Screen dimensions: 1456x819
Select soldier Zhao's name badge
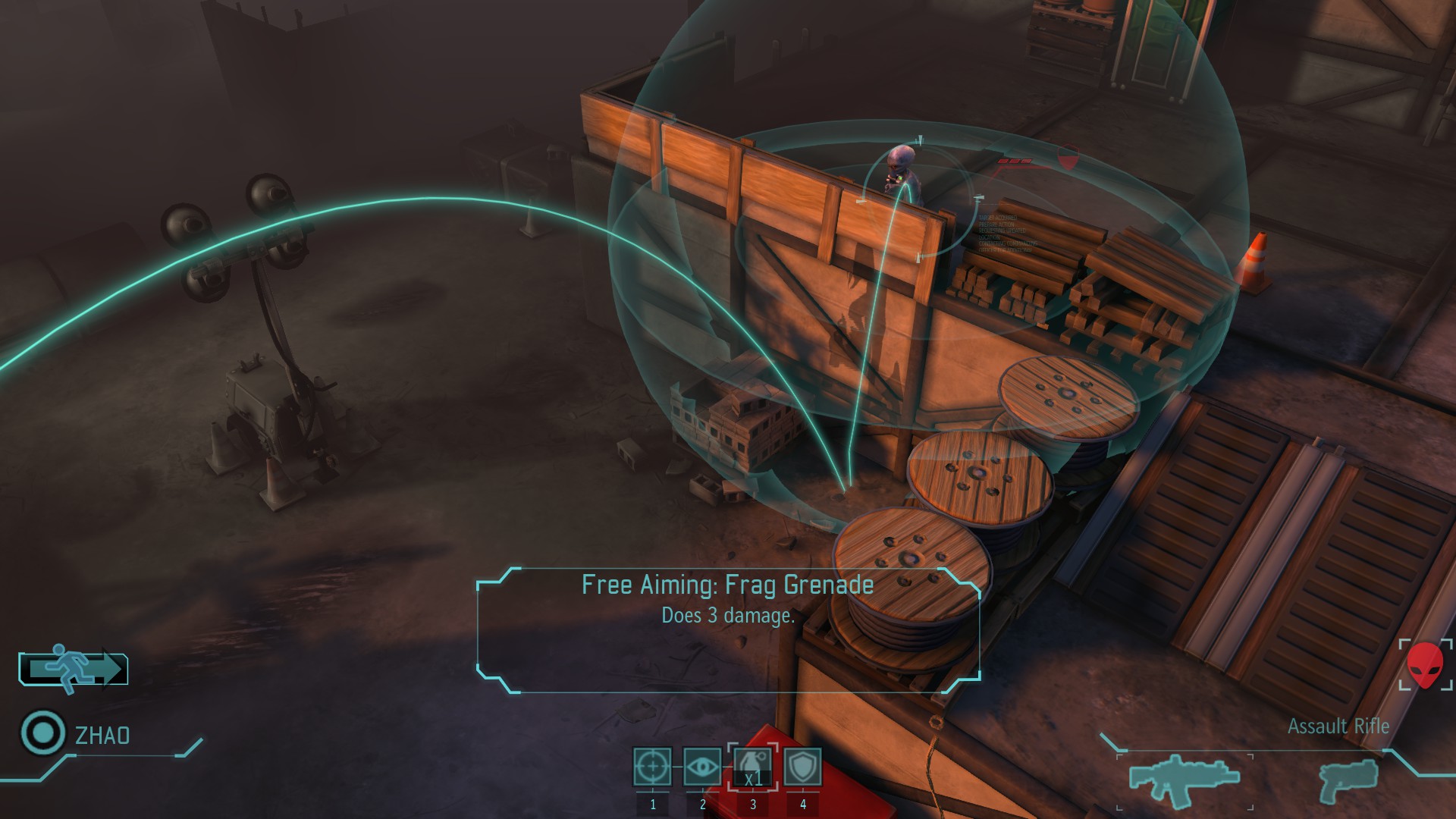pyautogui.click(x=102, y=735)
